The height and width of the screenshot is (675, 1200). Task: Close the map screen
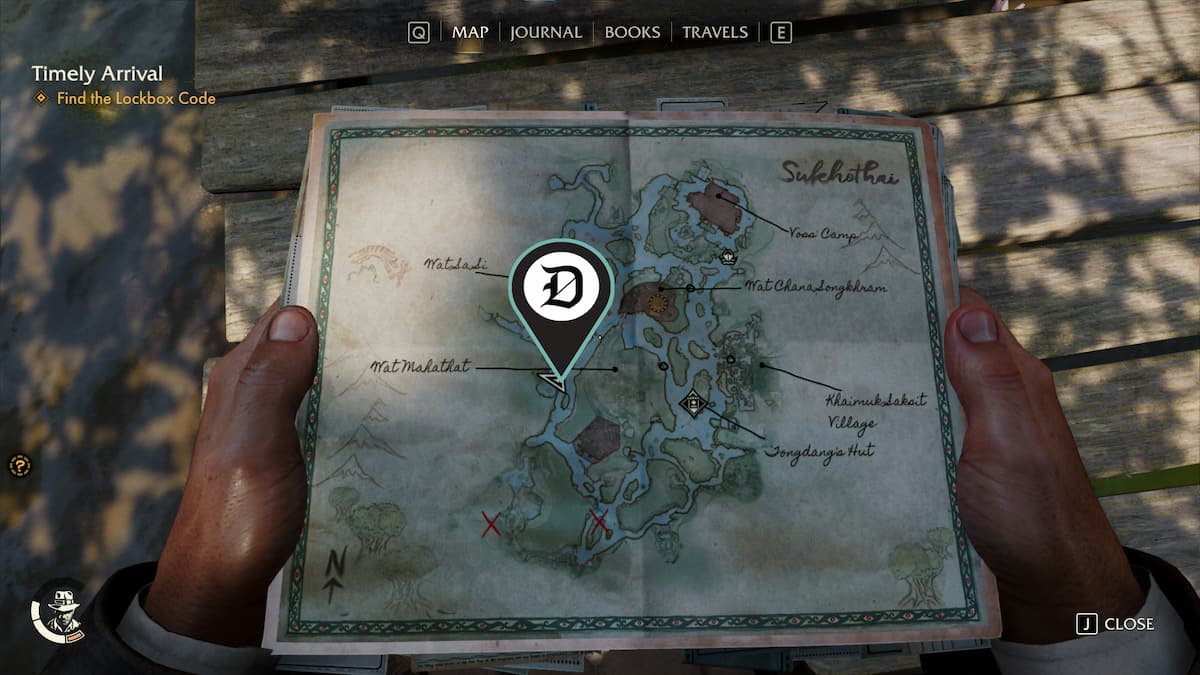click(x=1115, y=624)
